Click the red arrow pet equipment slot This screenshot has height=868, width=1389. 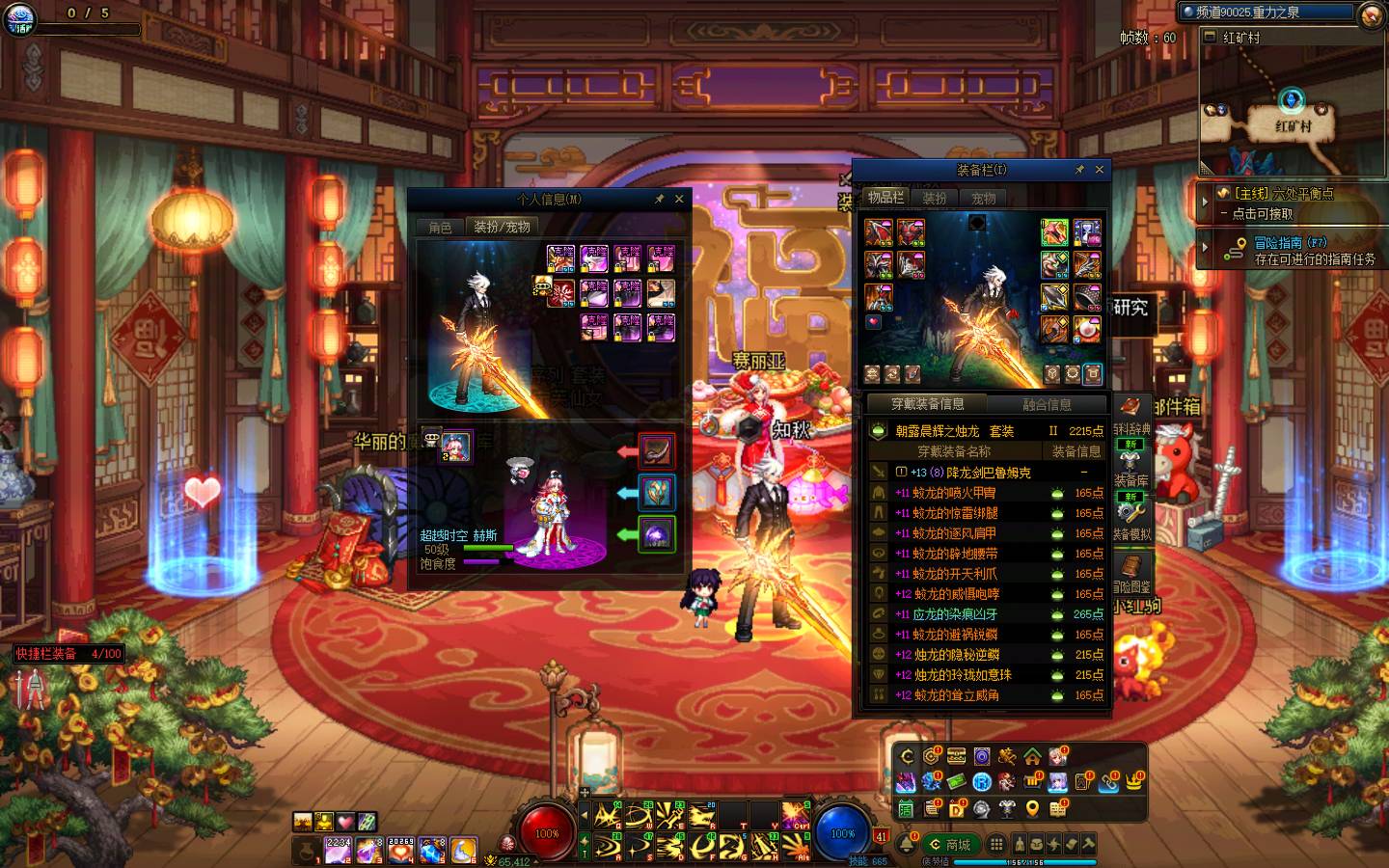pos(656,450)
